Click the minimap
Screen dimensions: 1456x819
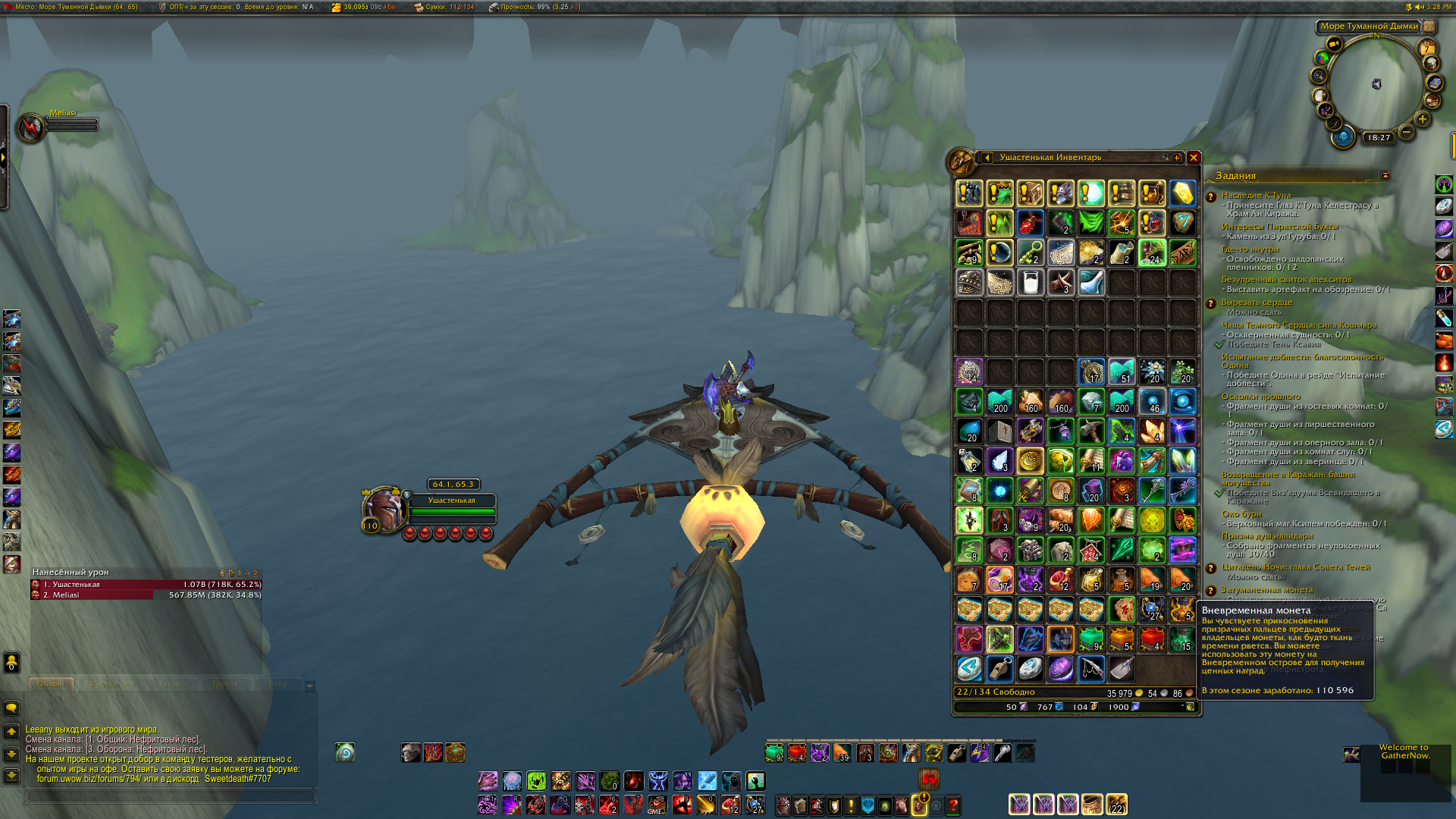point(1376,83)
